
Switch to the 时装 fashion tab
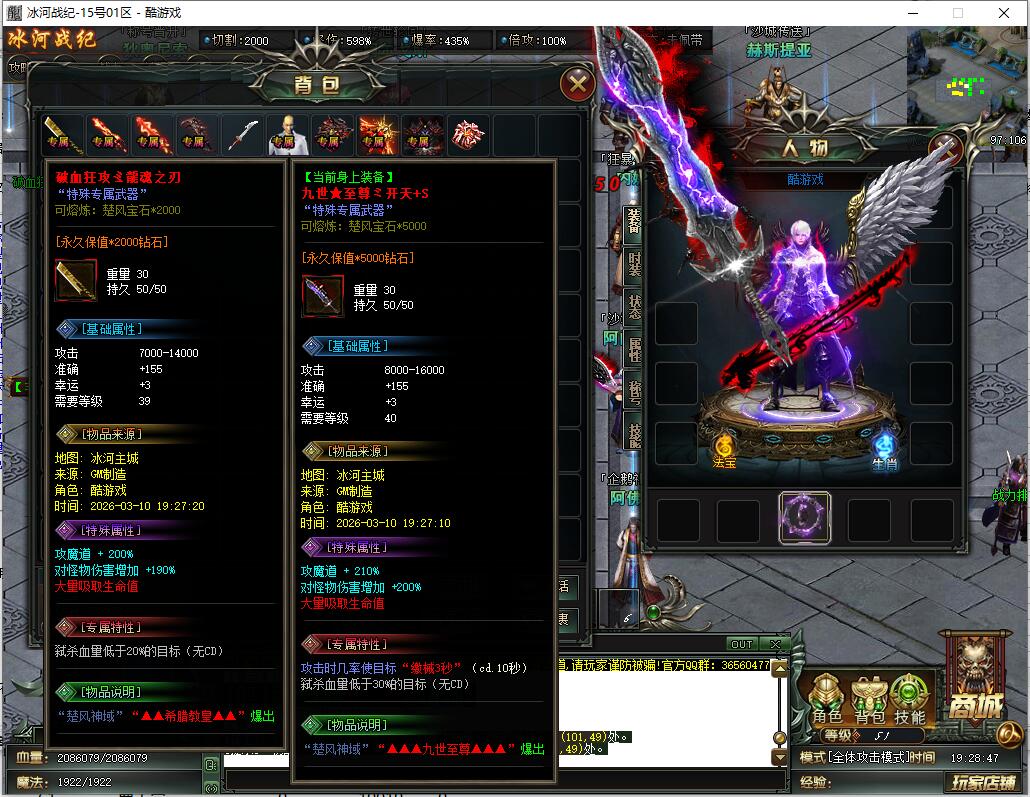coord(633,263)
